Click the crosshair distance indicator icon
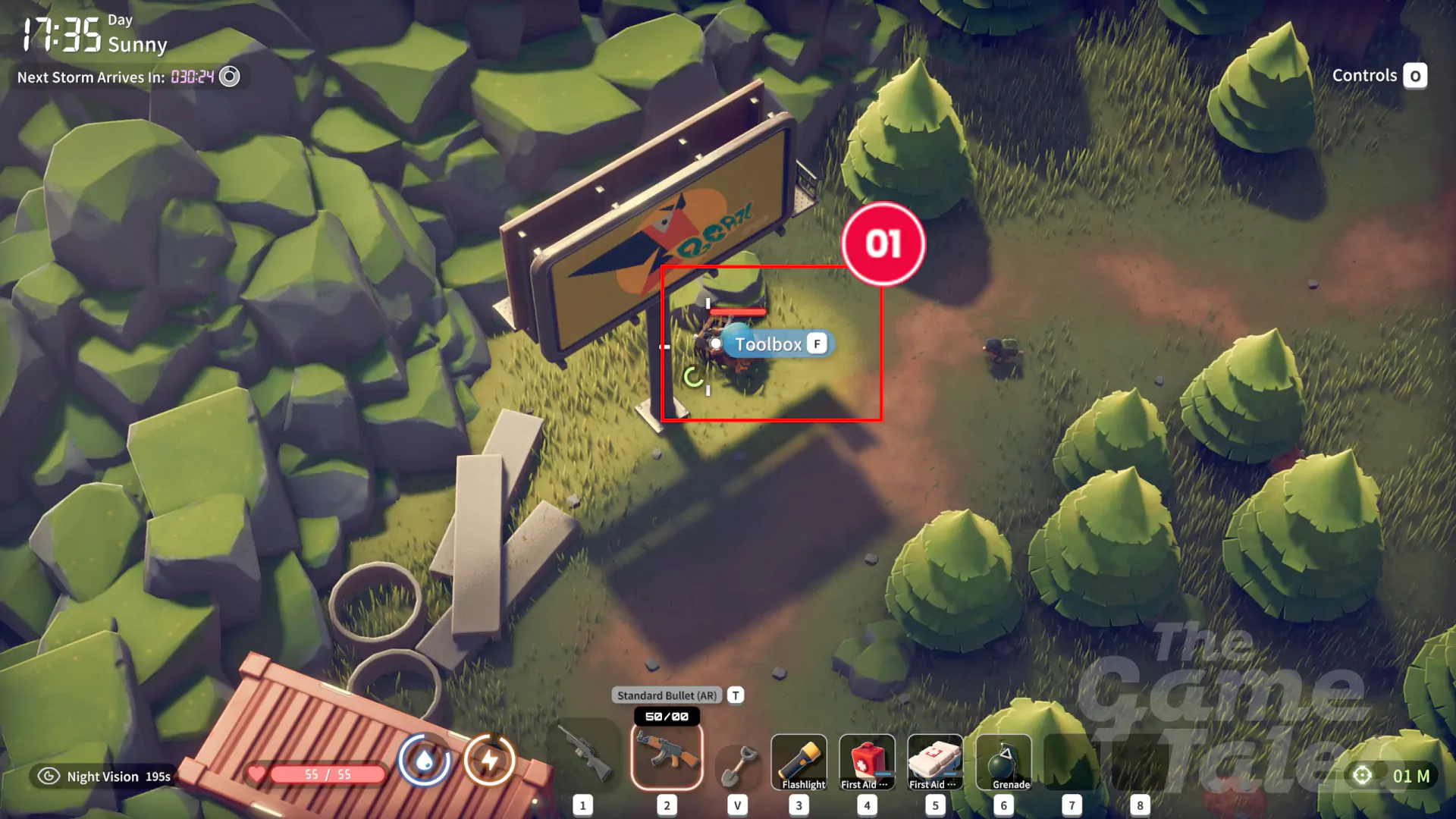 click(x=1362, y=775)
